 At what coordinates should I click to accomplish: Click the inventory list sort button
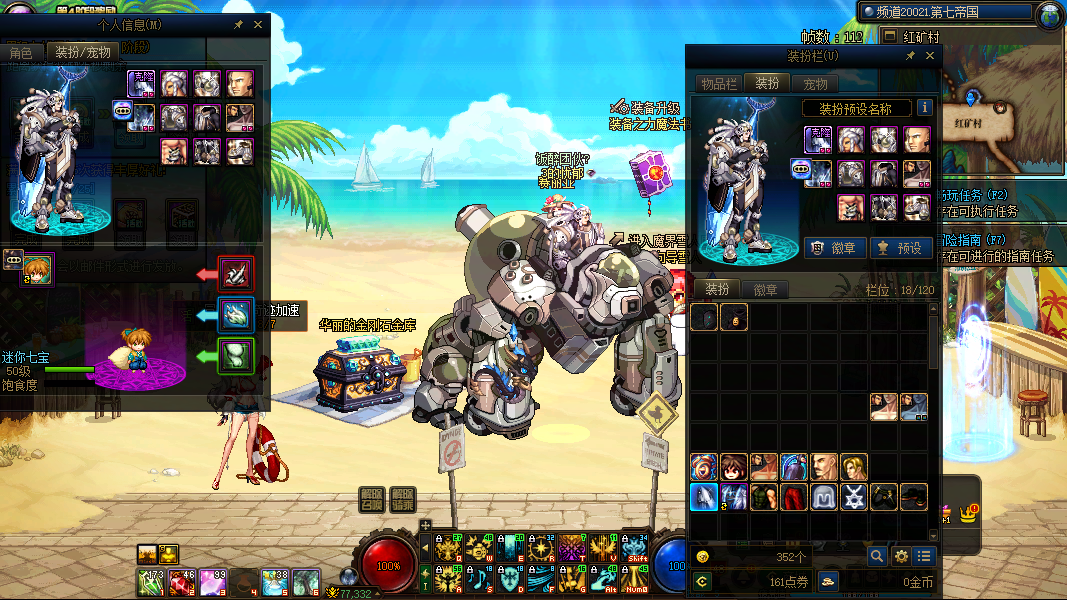tap(924, 556)
